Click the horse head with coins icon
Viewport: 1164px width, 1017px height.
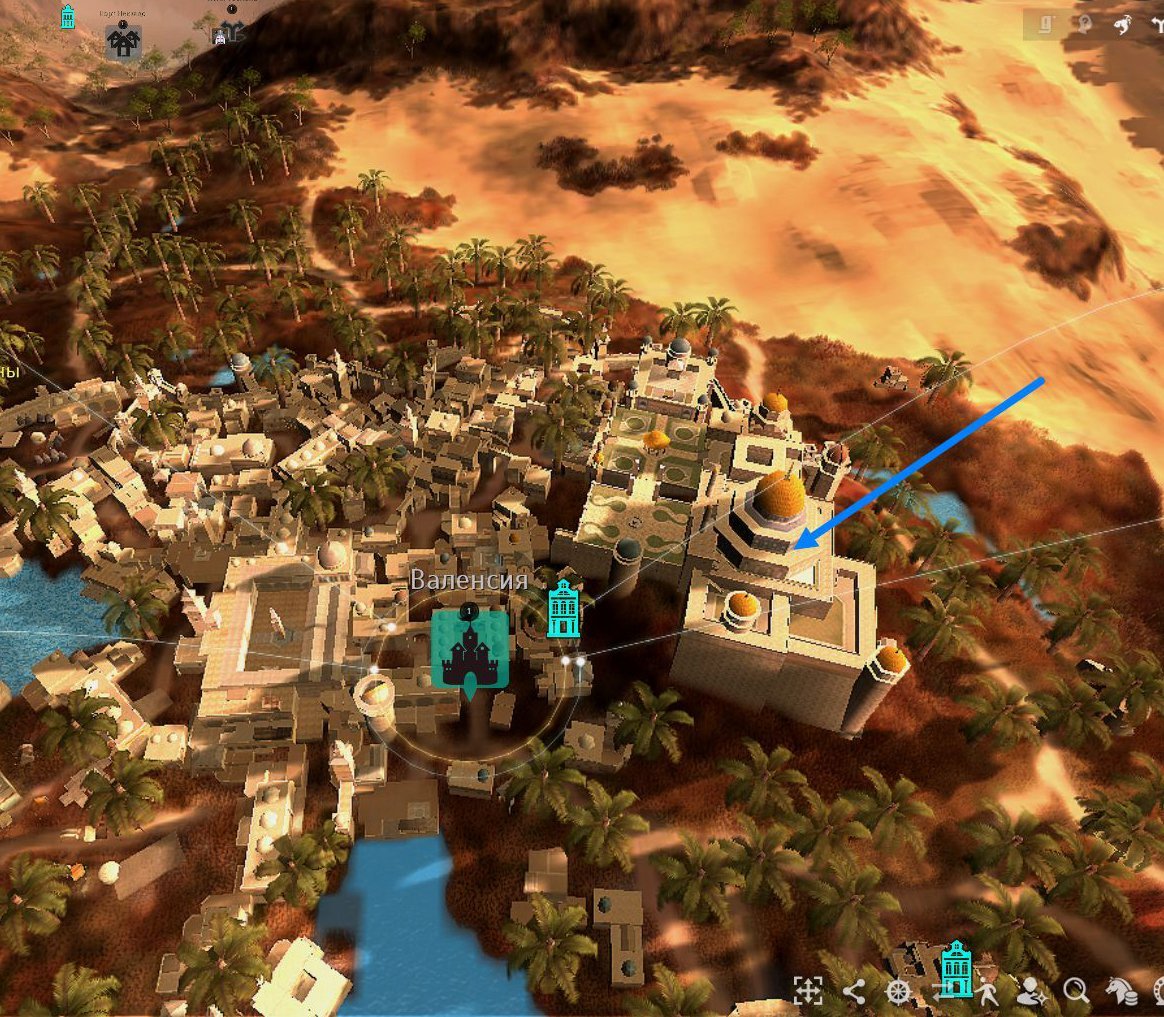[x=1120, y=991]
